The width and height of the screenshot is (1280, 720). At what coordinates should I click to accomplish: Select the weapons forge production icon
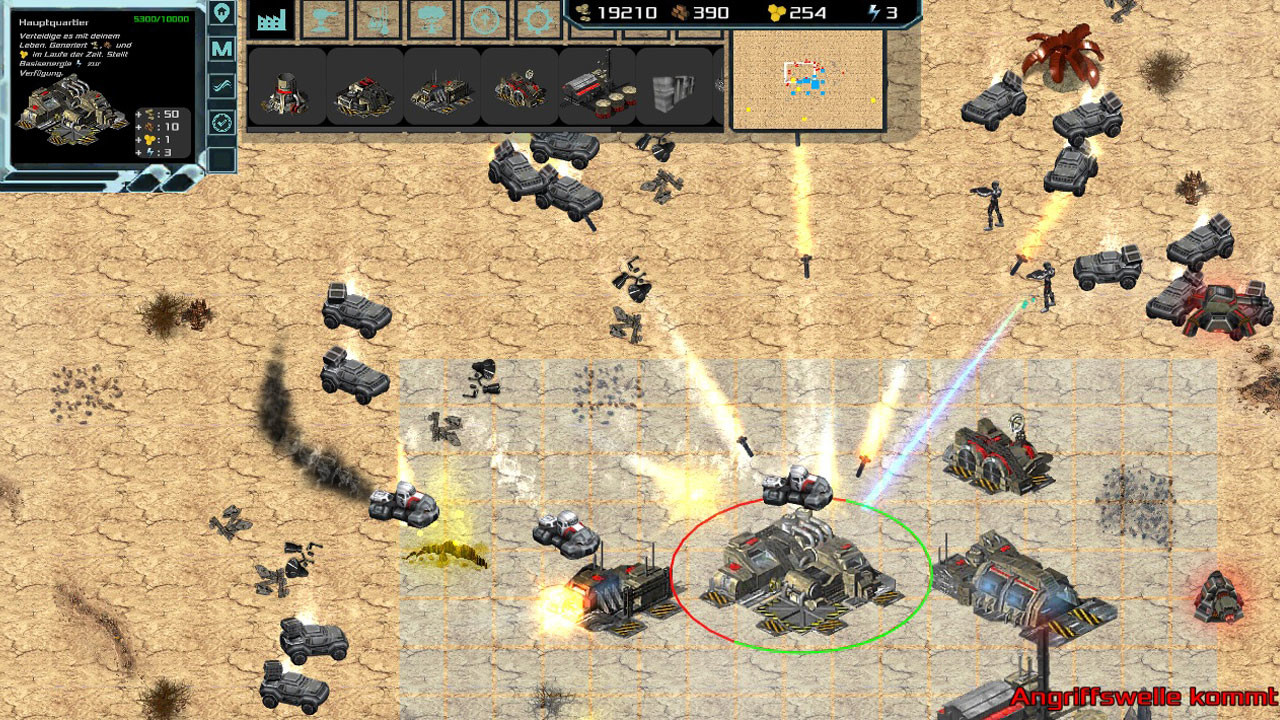tap(325, 19)
